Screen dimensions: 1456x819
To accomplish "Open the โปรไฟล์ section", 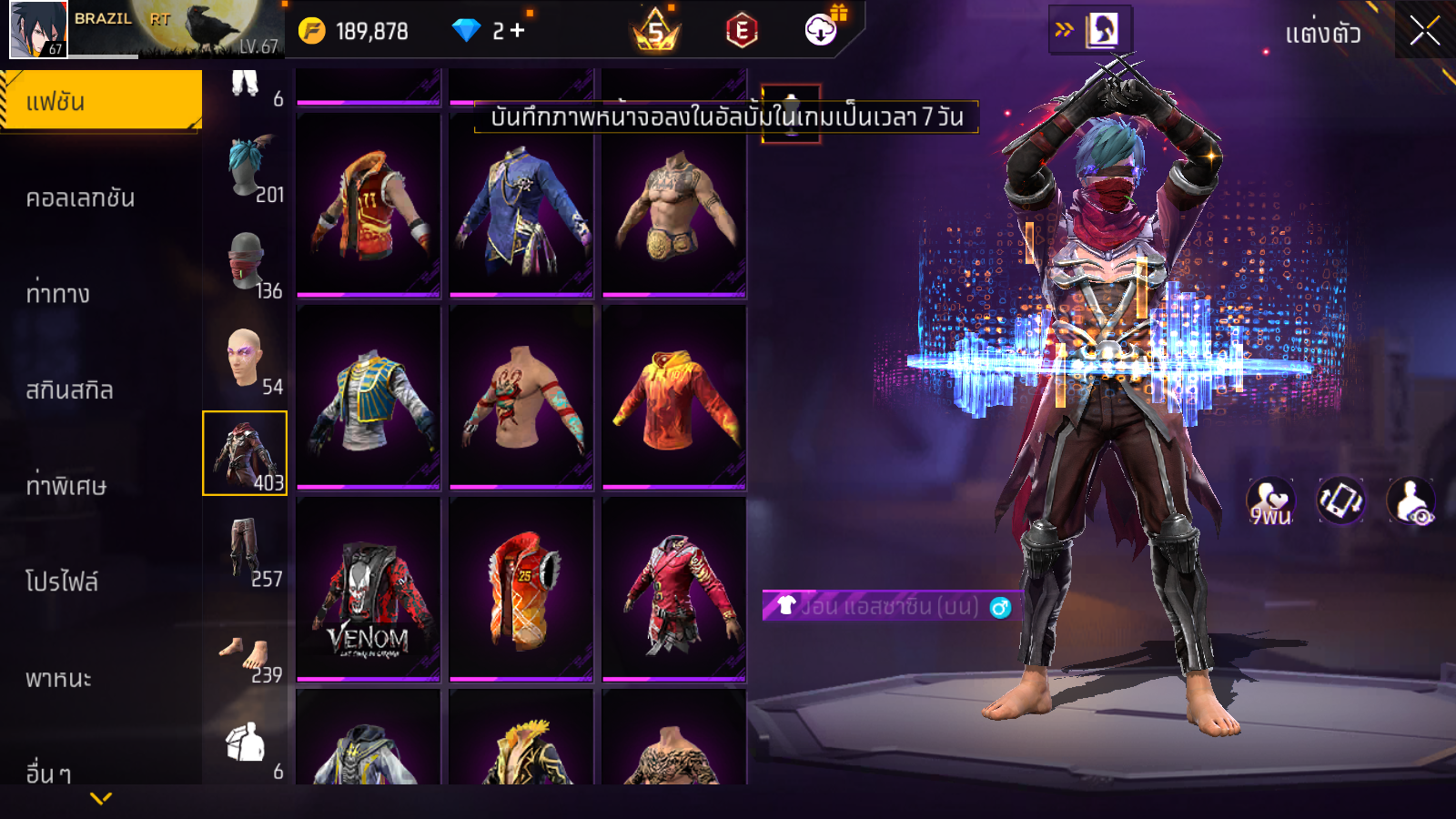I will point(62,582).
